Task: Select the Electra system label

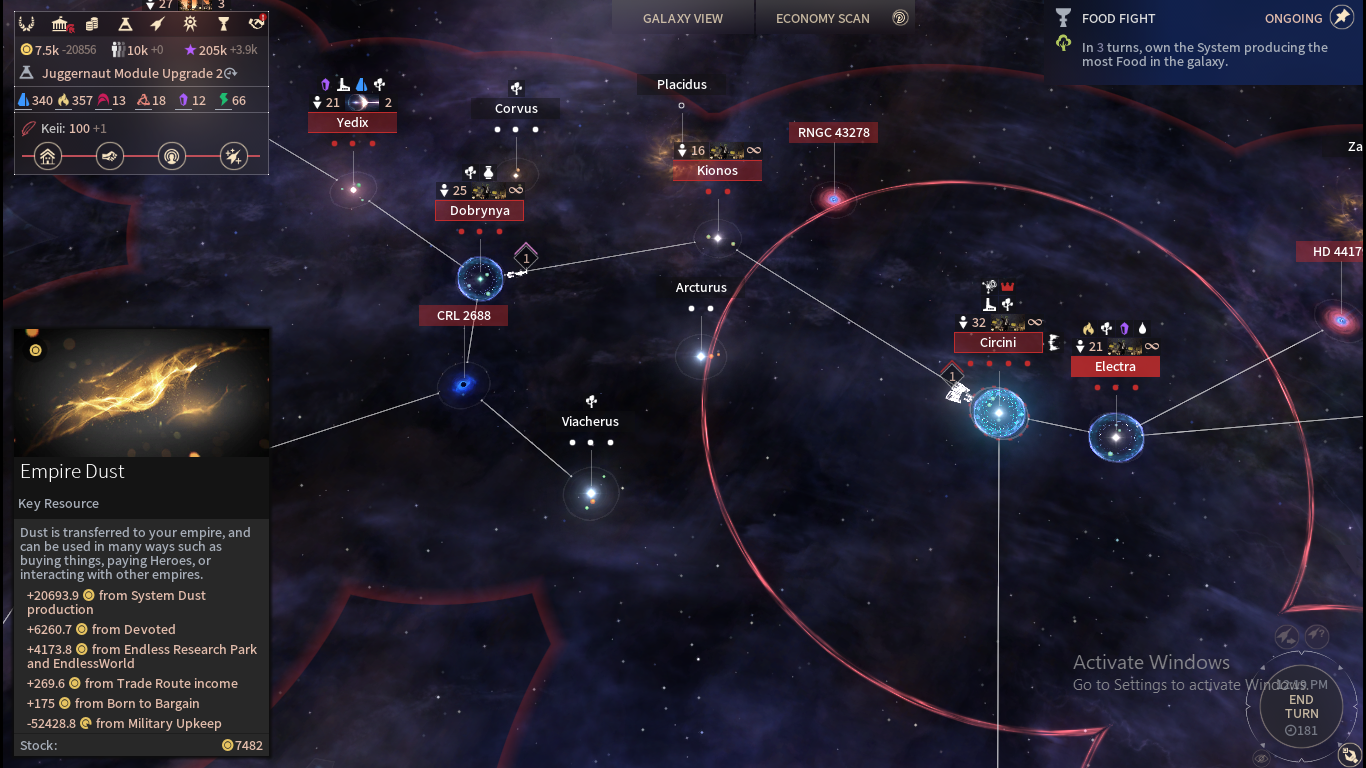Action: 1115,367
